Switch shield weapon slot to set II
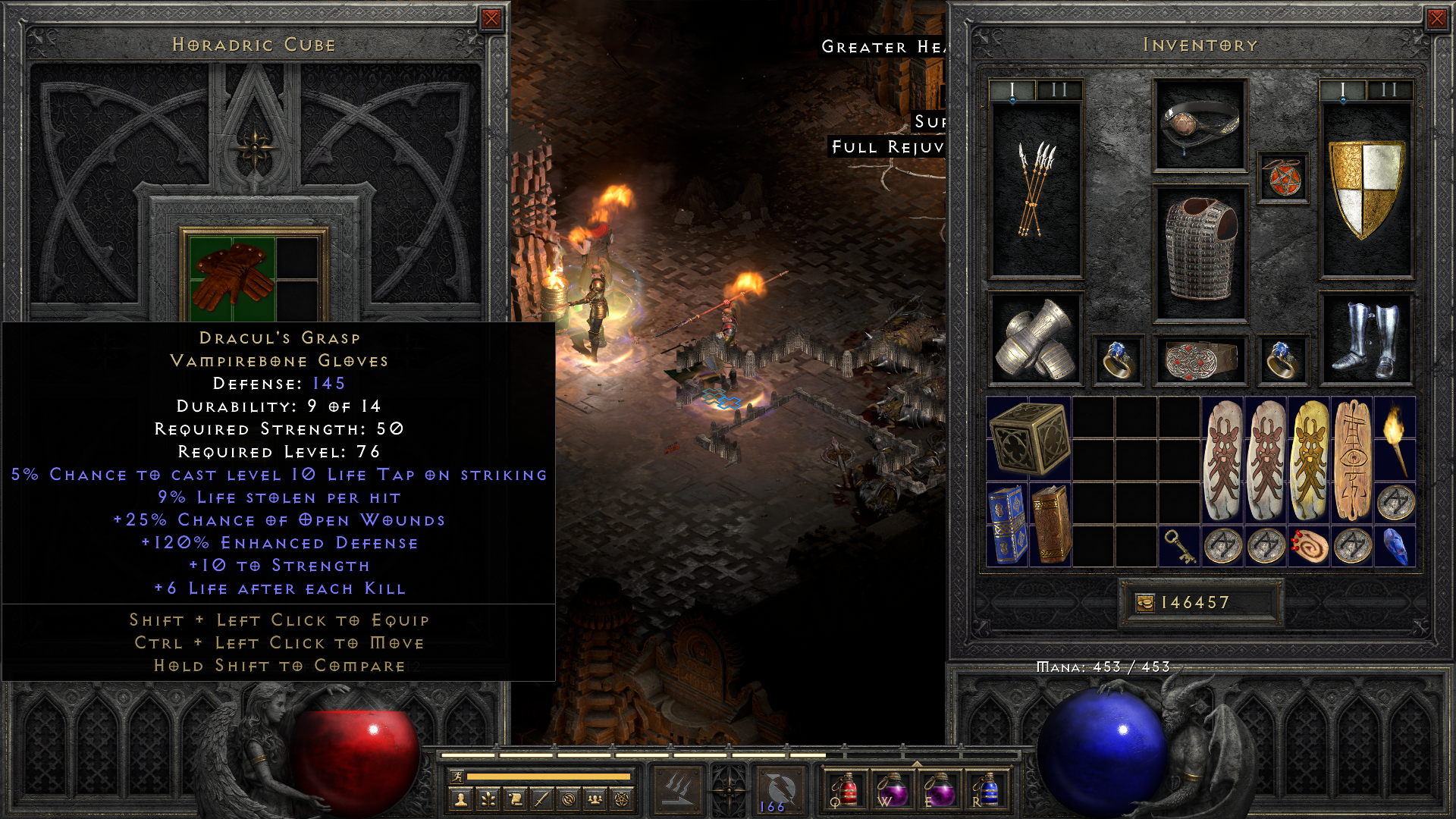This screenshot has width=1456, height=819. click(x=1389, y=89)
